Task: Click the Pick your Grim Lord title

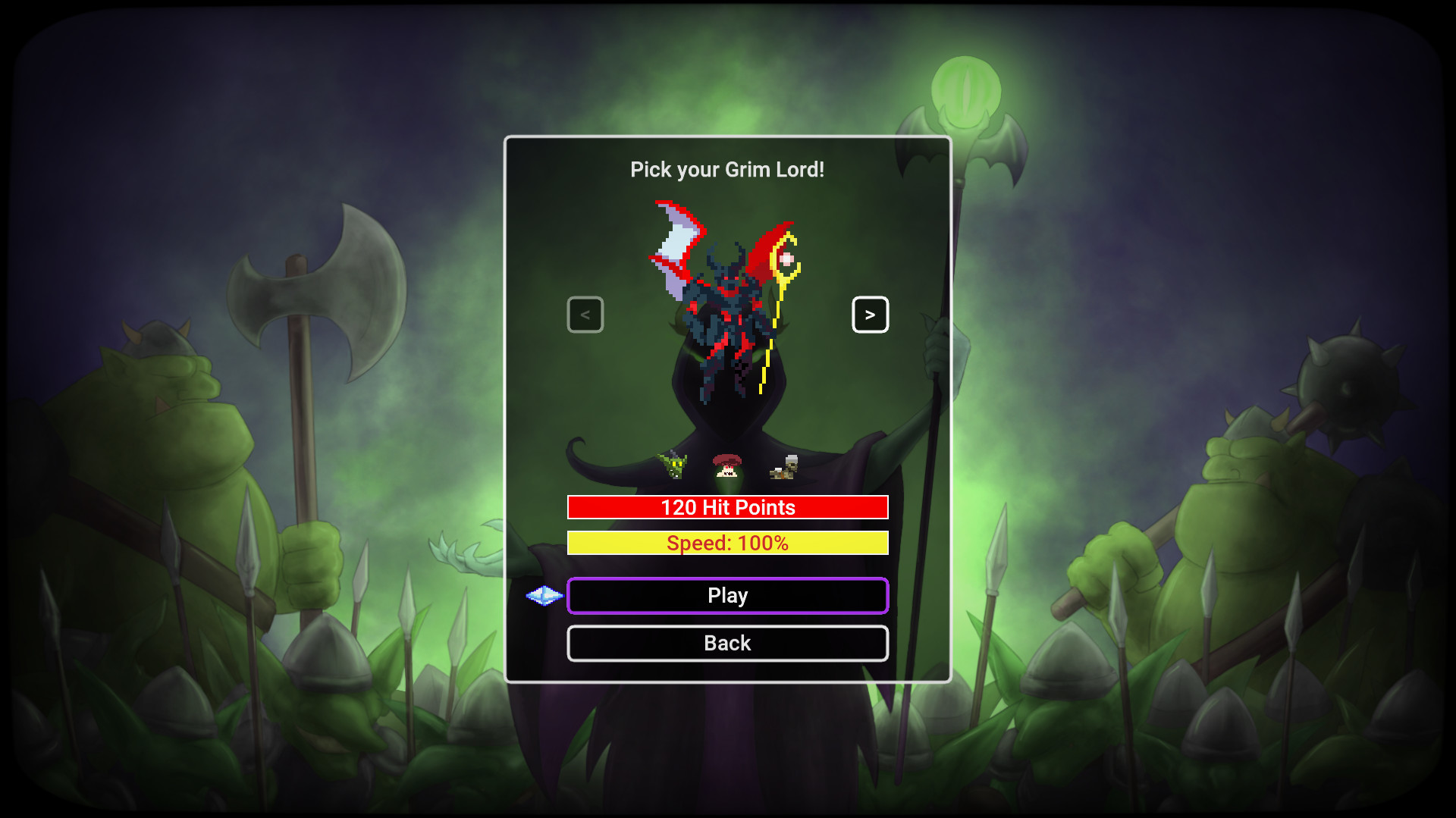Action: (727, 170)
